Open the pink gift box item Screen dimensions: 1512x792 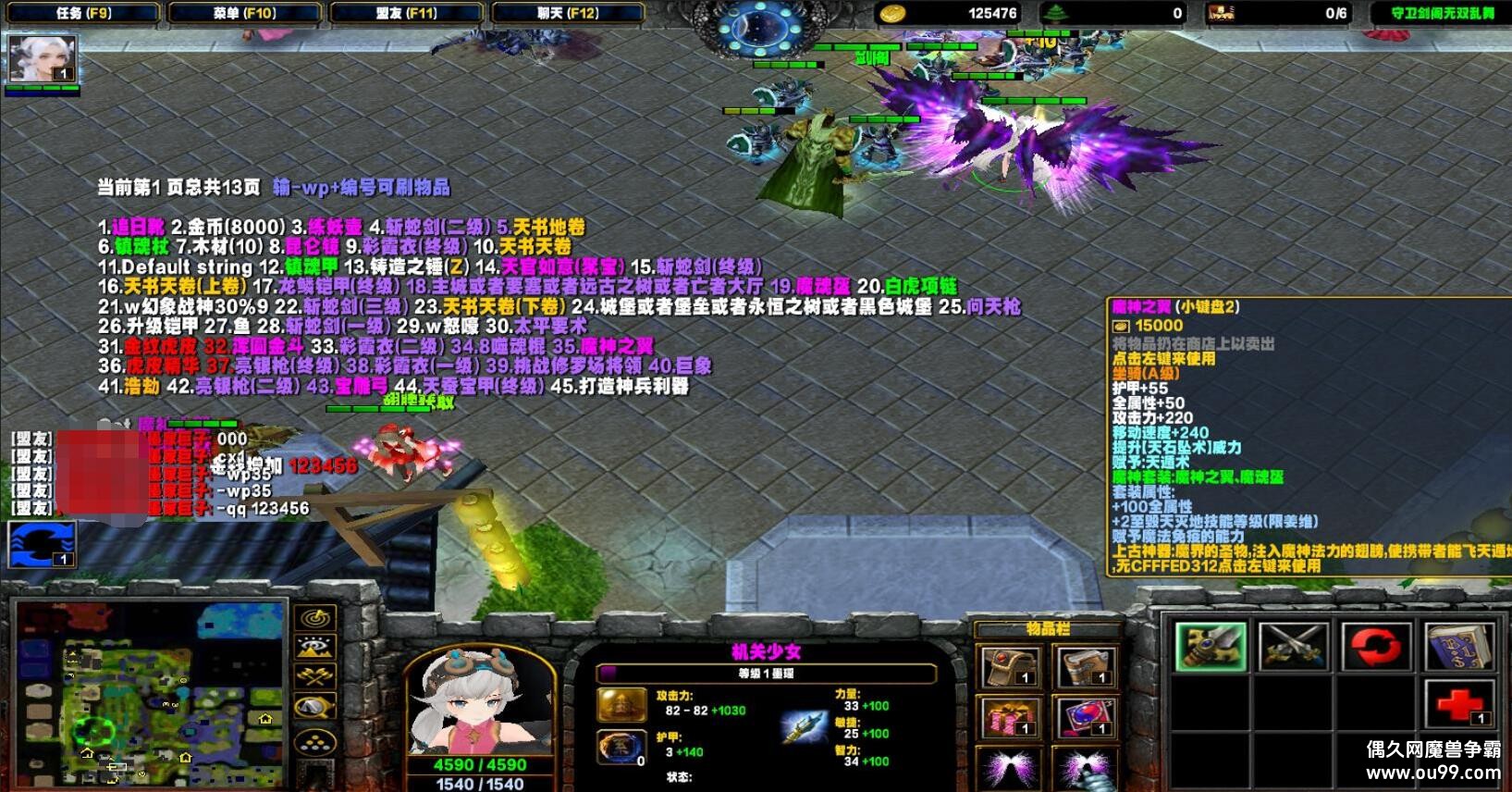(1011, 718)
